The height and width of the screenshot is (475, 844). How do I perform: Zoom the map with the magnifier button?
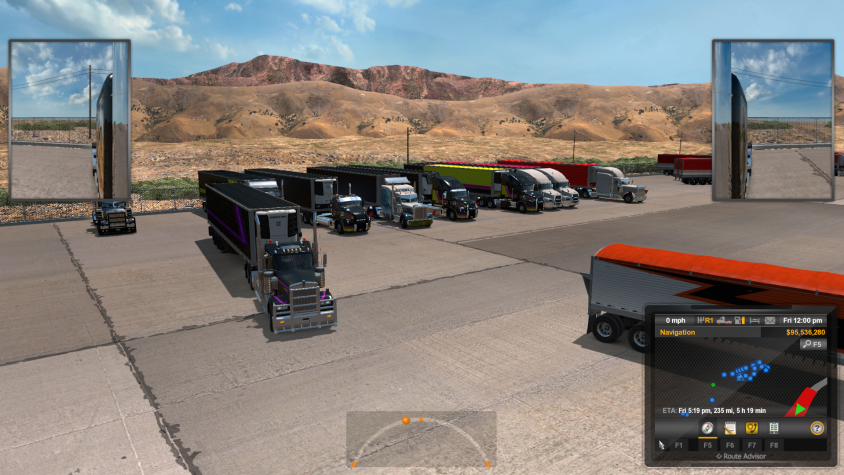(x=812, y=344)
